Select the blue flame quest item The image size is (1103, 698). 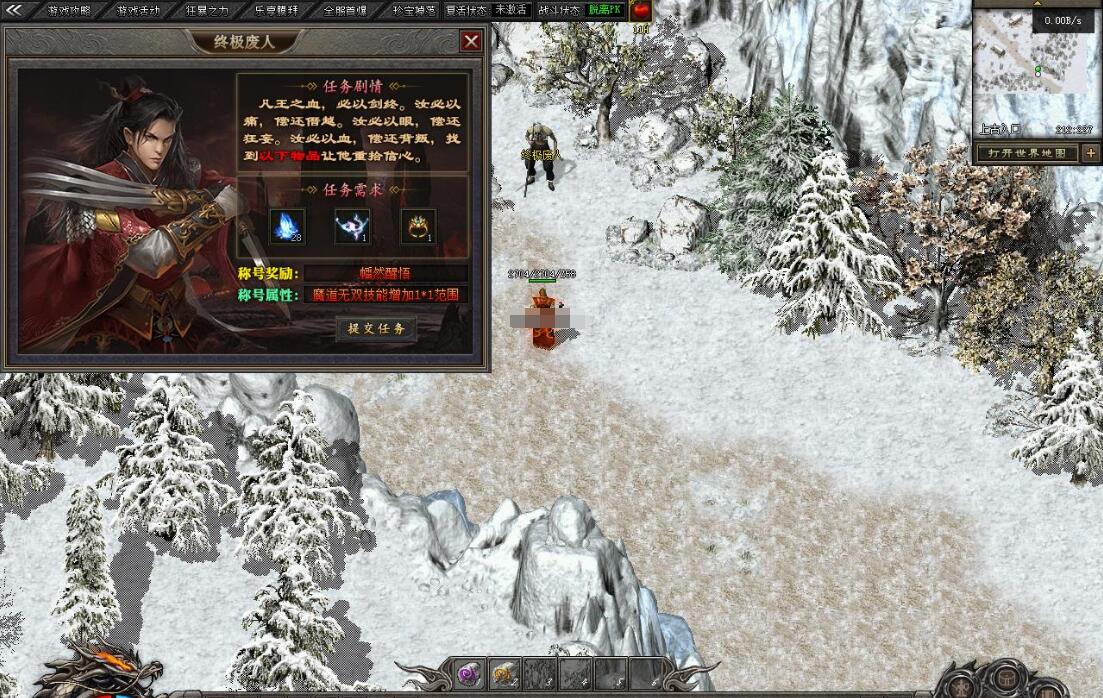pyautogui.click(x=287, y=226)
